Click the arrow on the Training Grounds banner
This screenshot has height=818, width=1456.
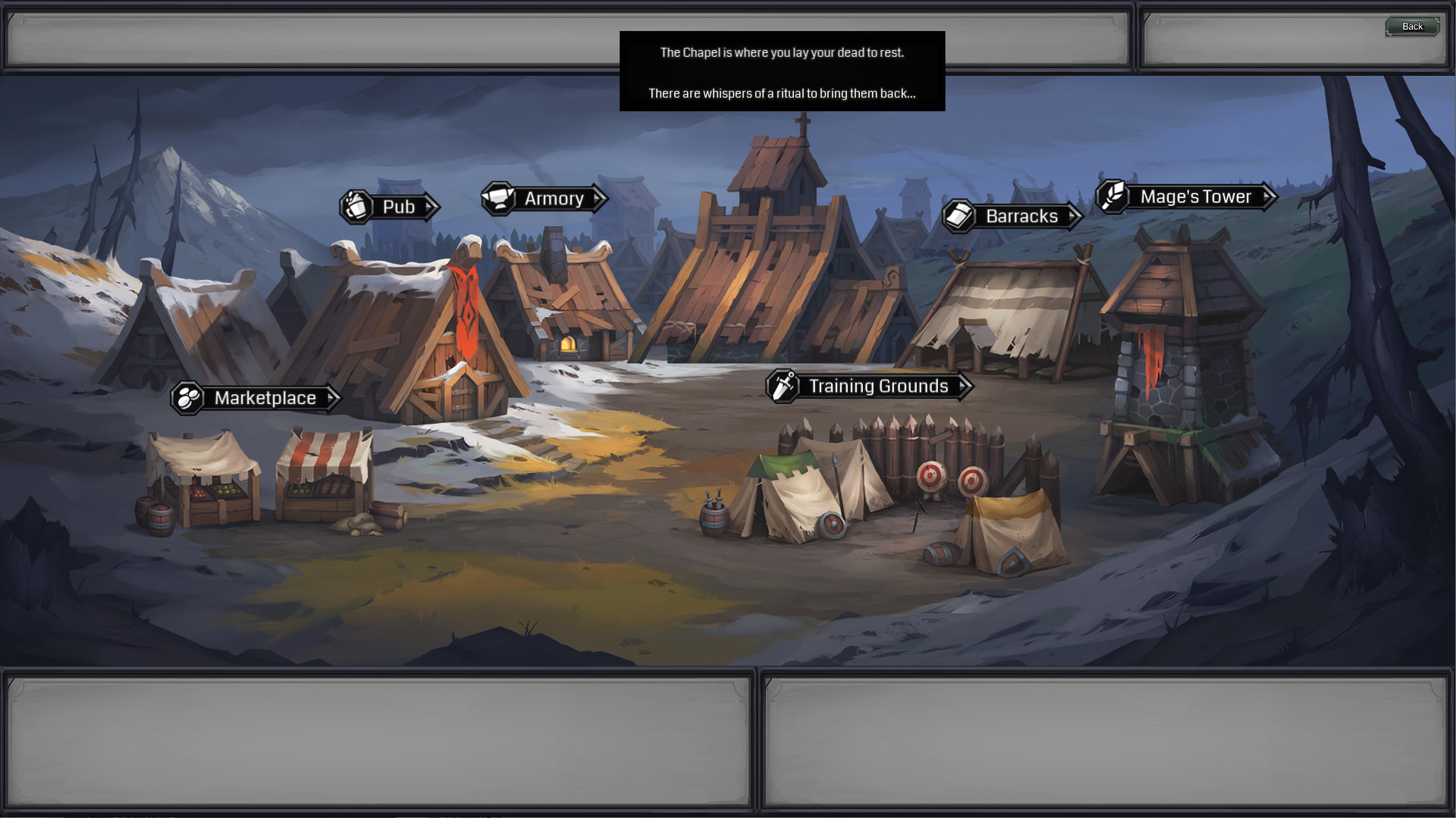(963, 386)
